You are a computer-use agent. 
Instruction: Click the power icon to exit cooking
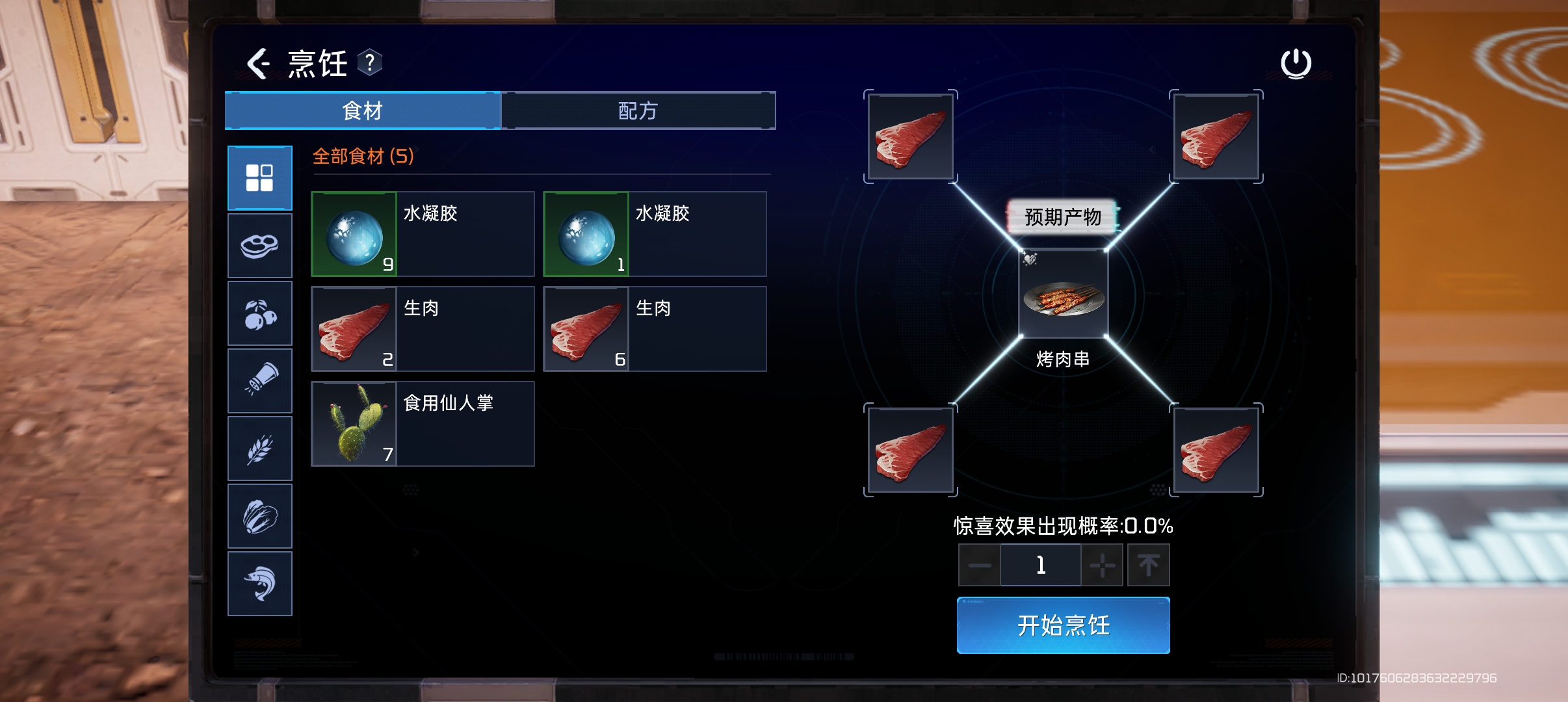(x=1296, y=64)
